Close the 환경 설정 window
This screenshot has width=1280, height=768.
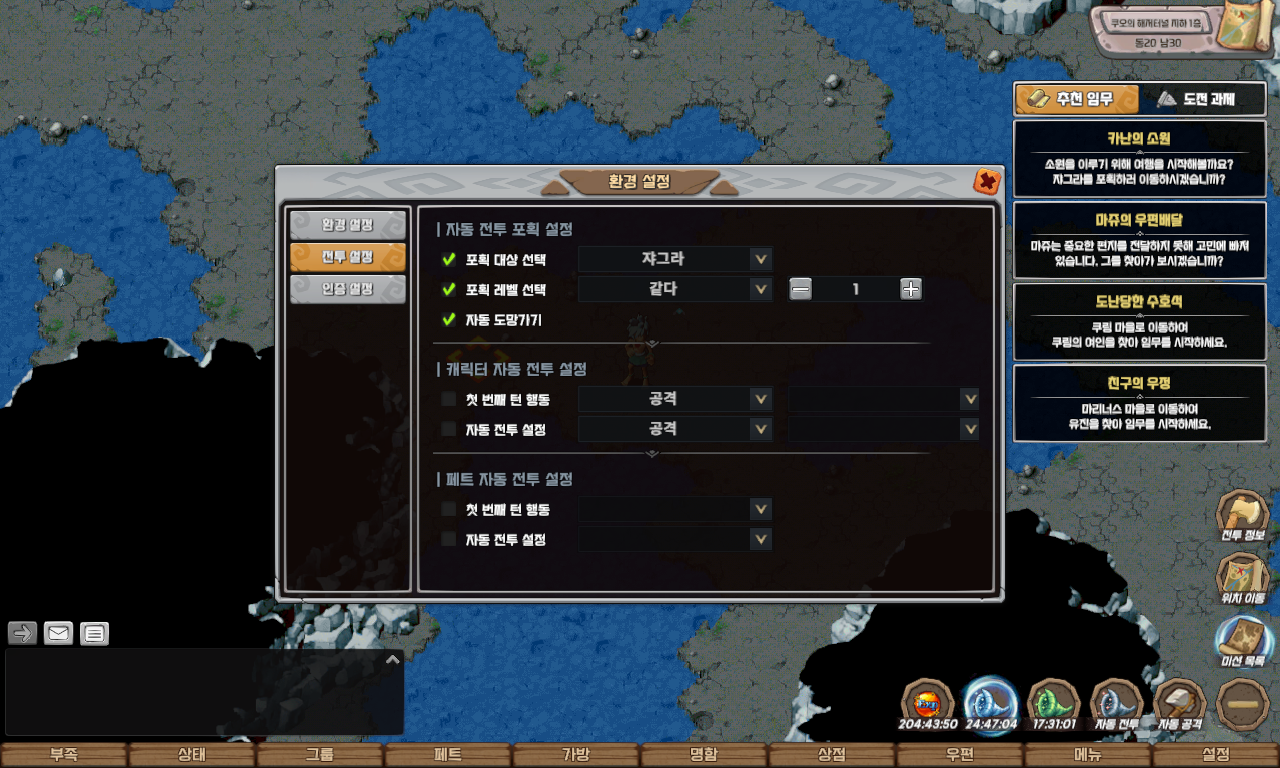(x=987, y=182)
